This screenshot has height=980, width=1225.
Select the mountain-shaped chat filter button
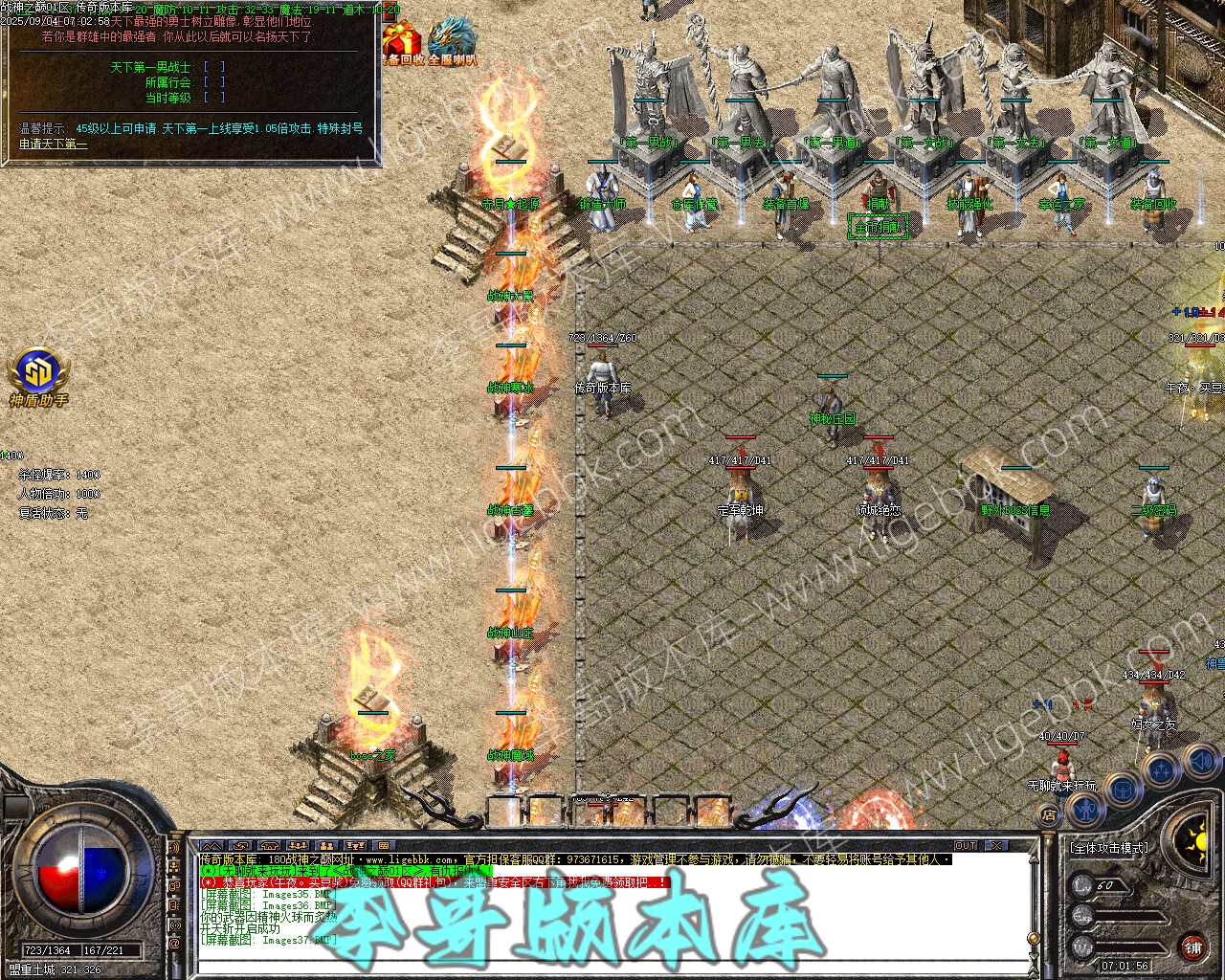212,846
